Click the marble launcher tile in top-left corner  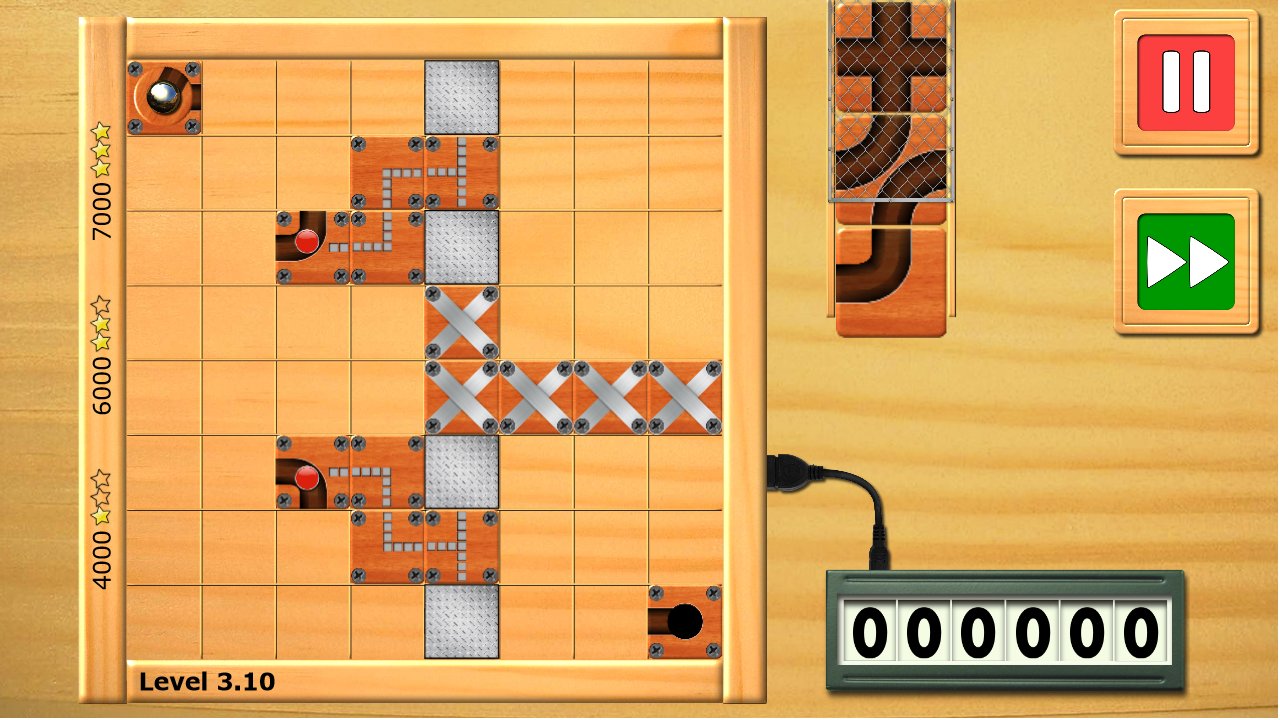pos(166,97)
